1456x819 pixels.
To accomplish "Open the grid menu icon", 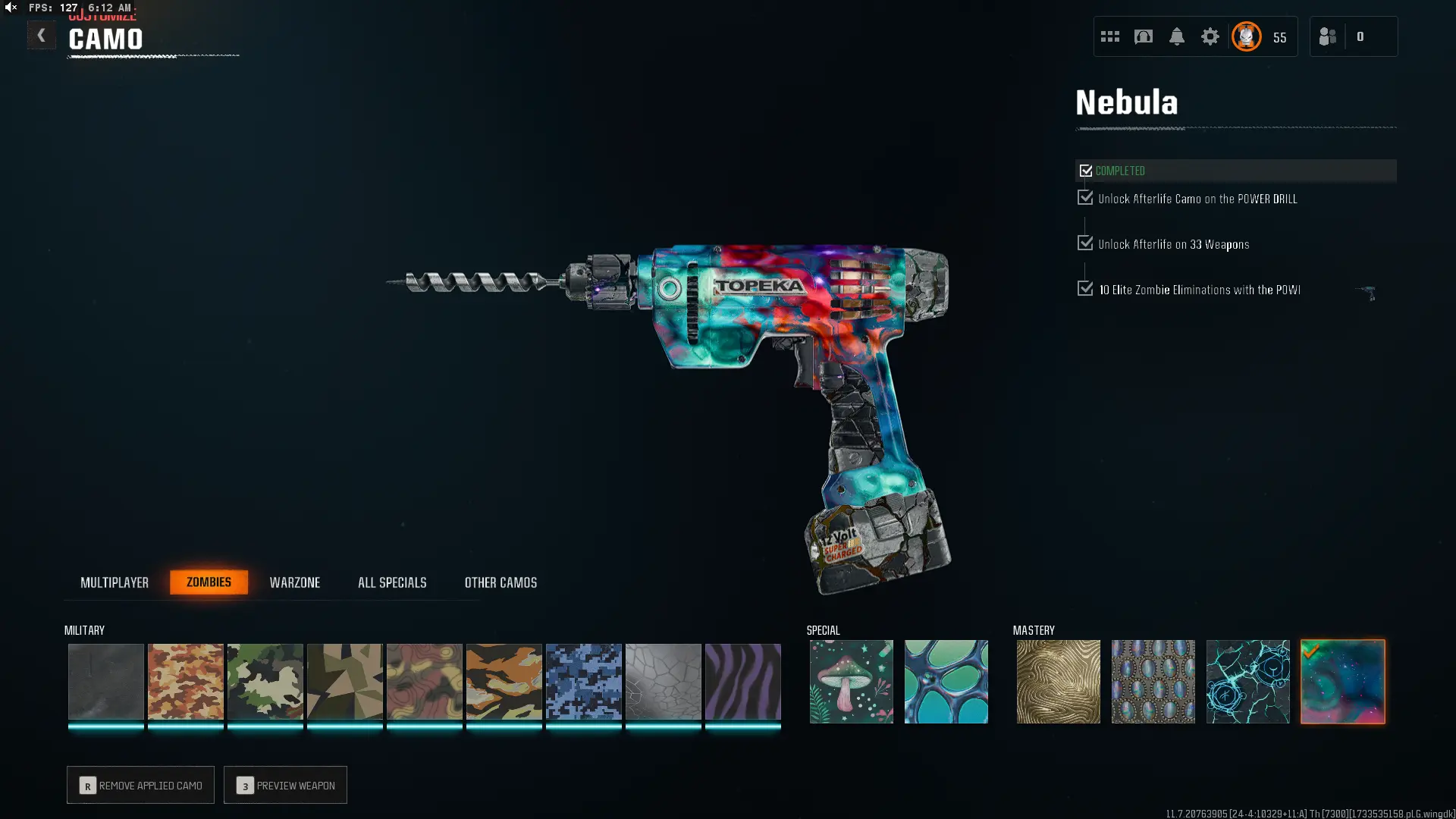I will click(x=1110, y=36).
